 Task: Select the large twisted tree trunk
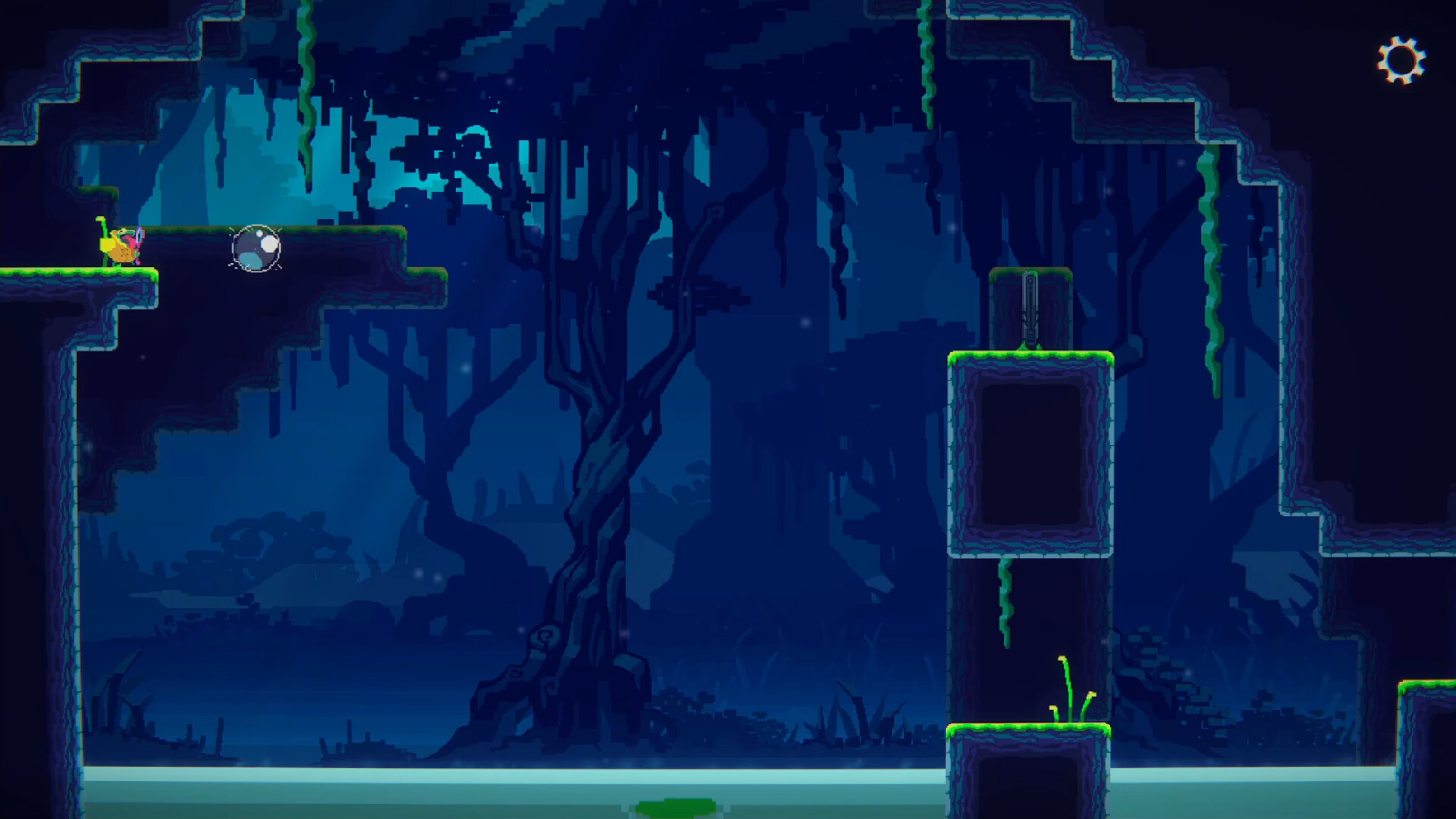[x=599, y=455]
